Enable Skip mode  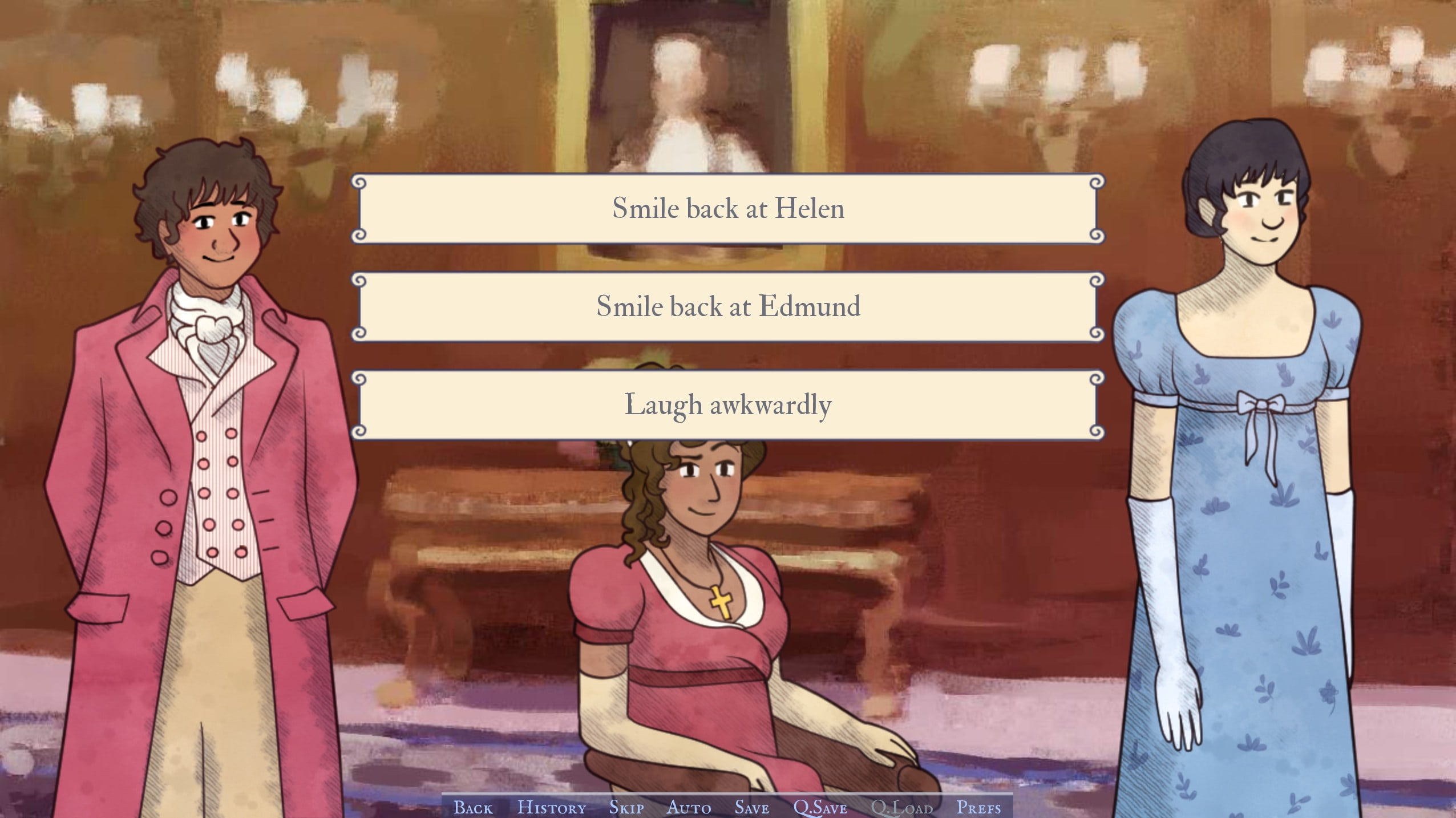[x=626, y=807]
